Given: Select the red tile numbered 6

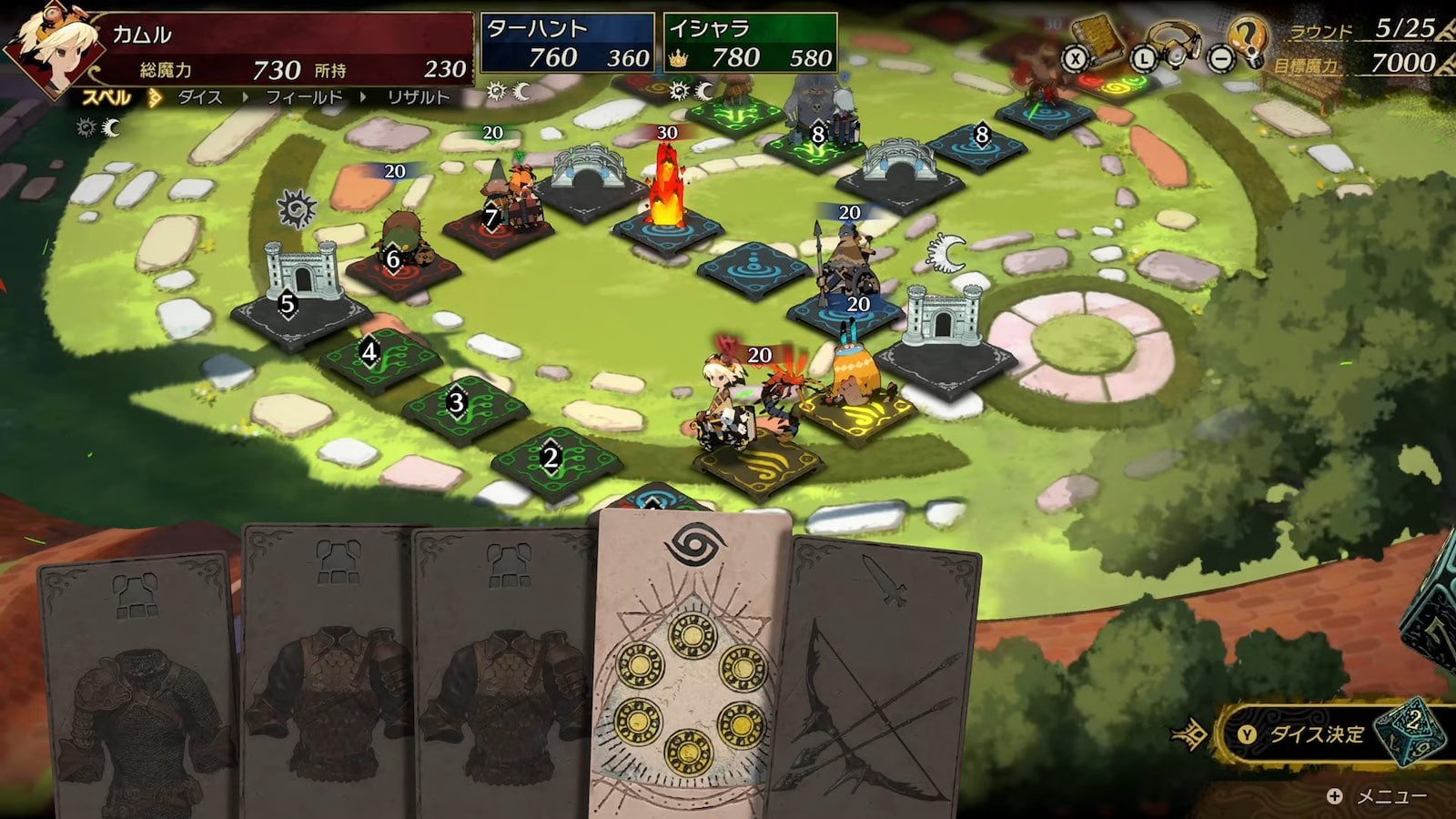Looking at the screenshot, I should pos(393,260).
